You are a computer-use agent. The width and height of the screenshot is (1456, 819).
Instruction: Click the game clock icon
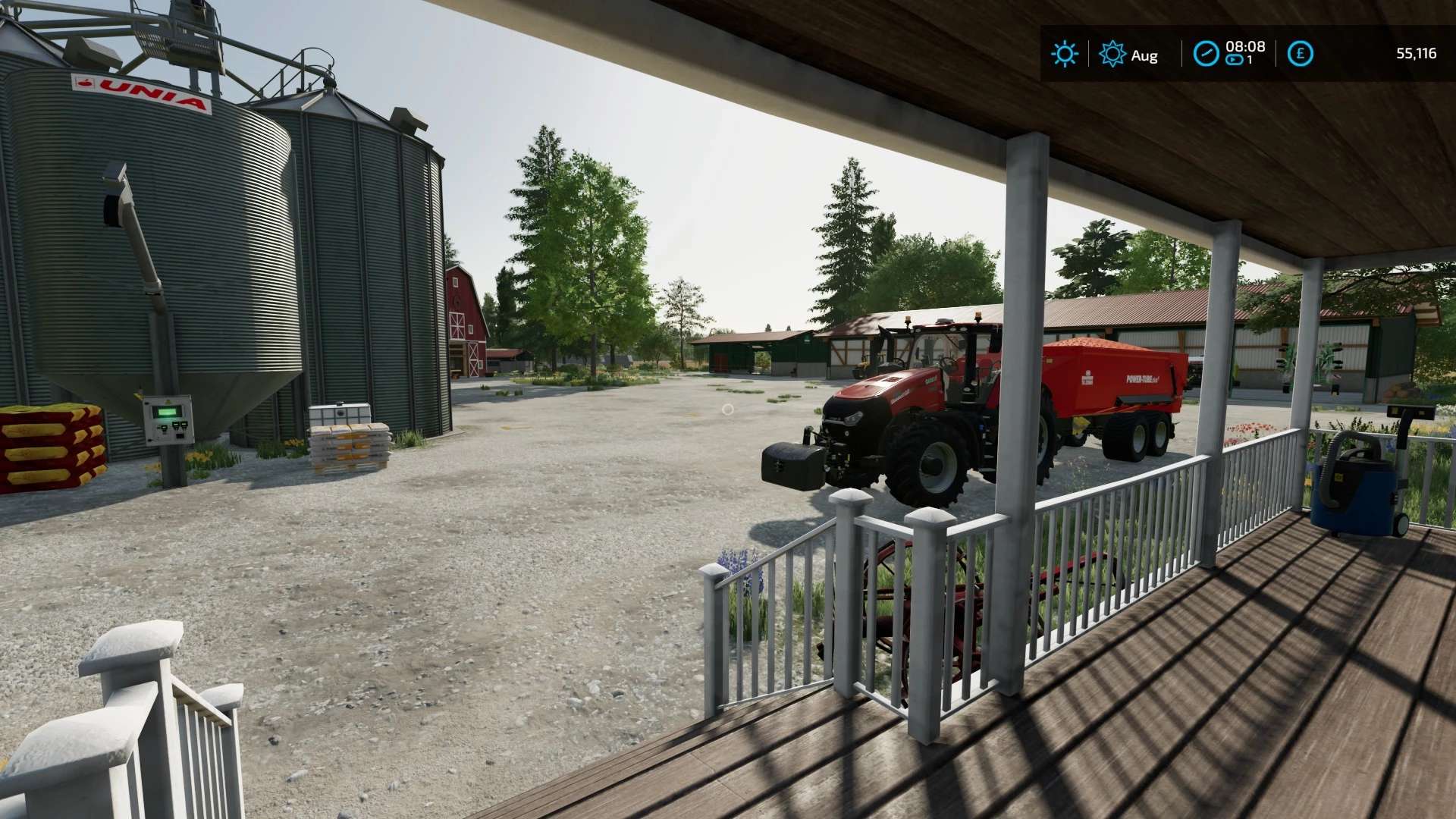coord(1206,54)
